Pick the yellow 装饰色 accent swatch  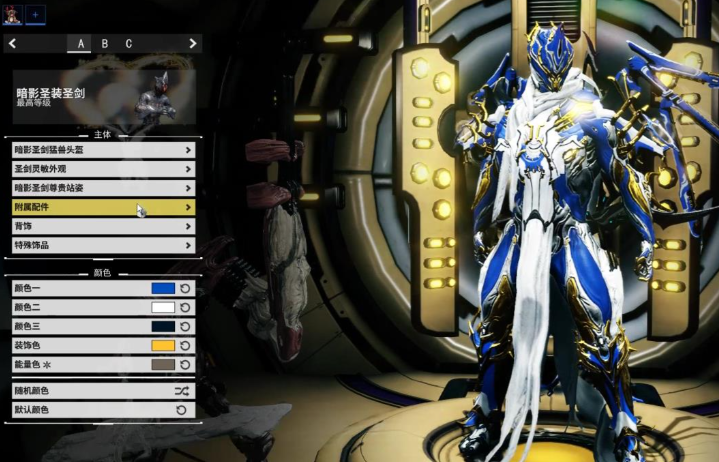click(x=163, y=345)
